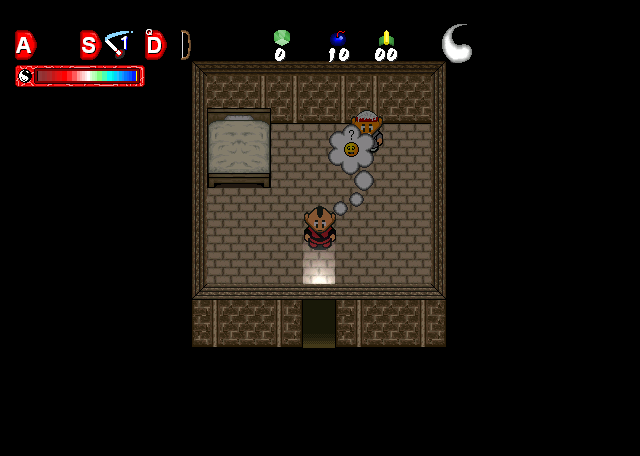This screenshot has height=456, width=640.
Task: Click the arrow ammo icon
Action: (386, 38)
